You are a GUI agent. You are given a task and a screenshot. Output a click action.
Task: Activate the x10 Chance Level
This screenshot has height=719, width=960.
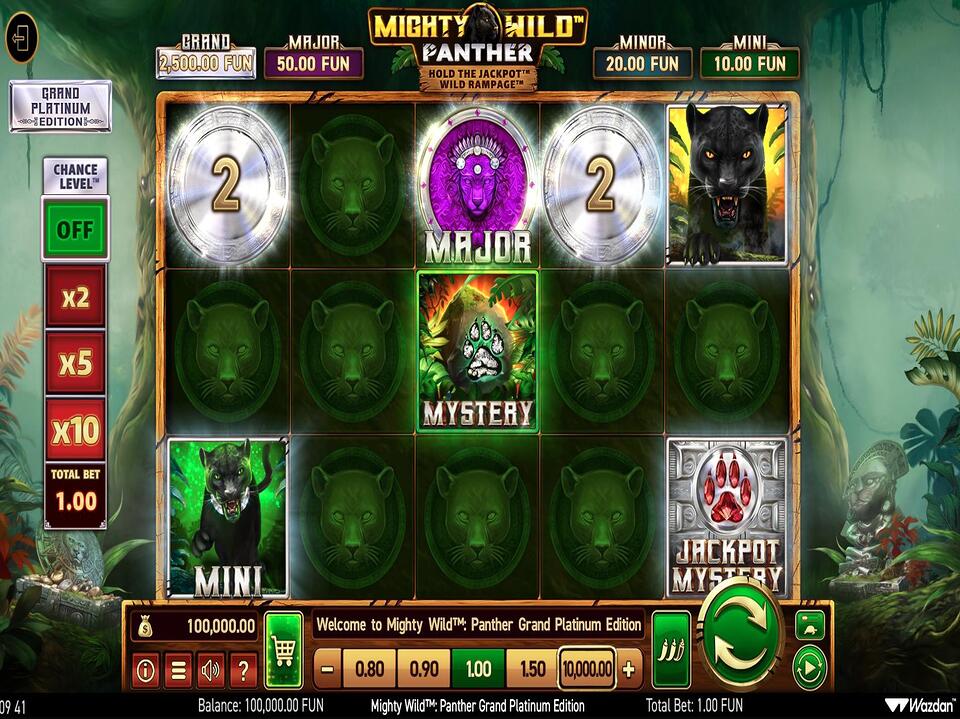75,430
